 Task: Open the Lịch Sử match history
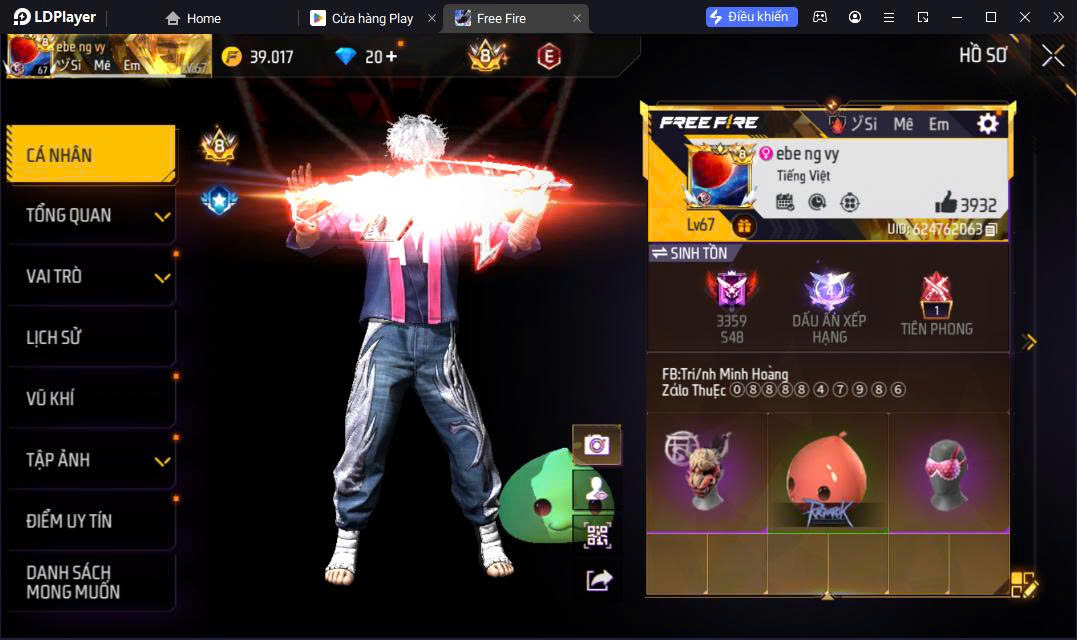pos(90,338)
